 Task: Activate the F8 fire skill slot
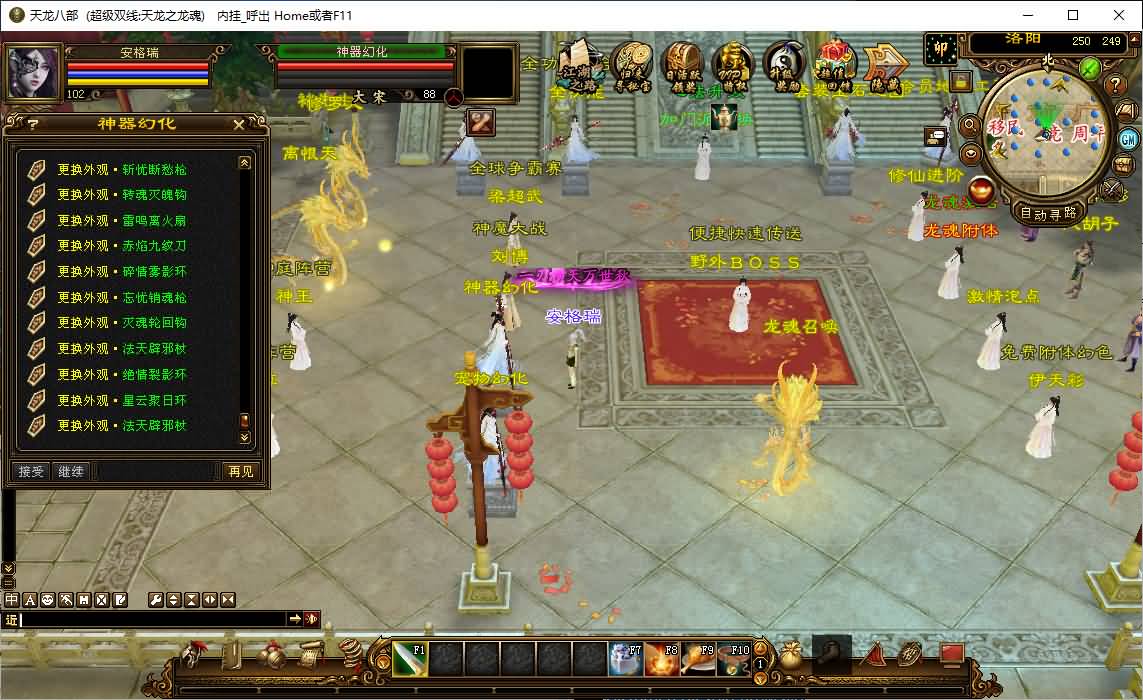pos(661,659)
